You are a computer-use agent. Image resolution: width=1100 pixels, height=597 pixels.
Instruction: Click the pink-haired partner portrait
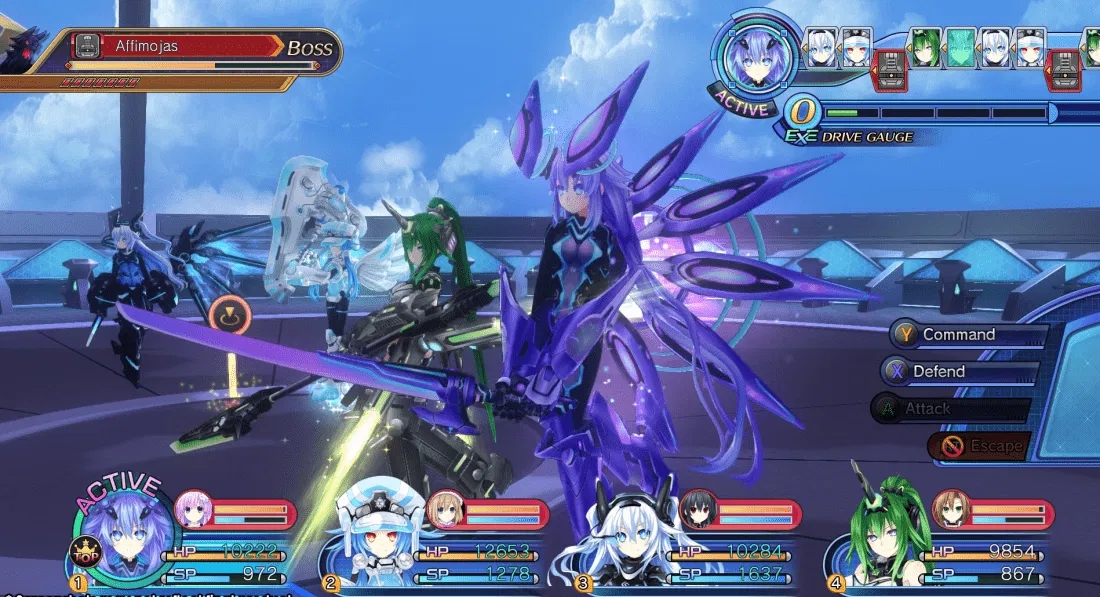194,510
